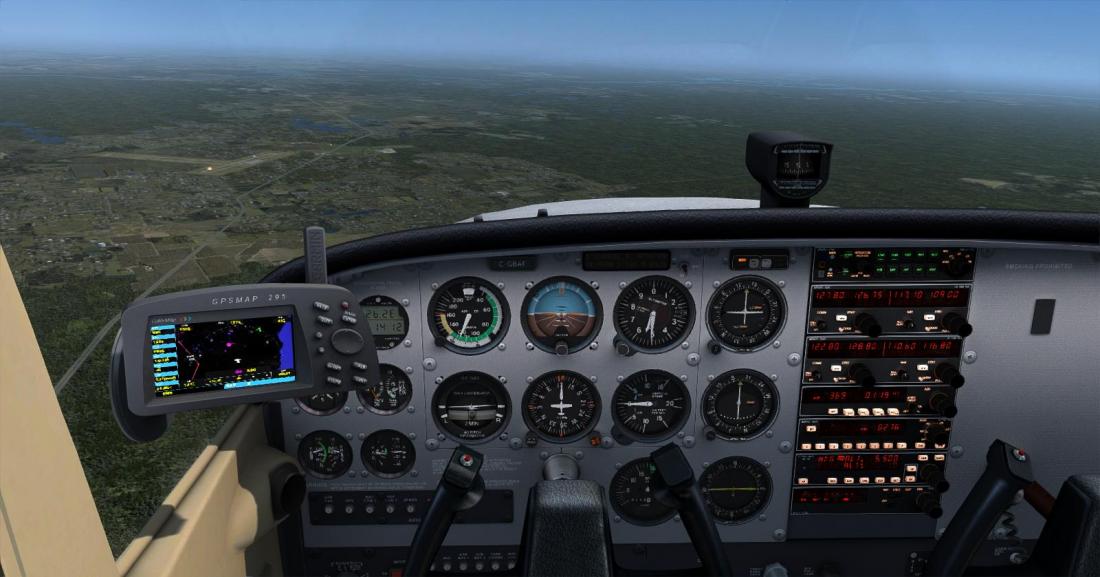The width and height of the screenshot is (1100, 577).
Task: Turn the ADF receiver tuning knob
Action: tap(941, 402)
